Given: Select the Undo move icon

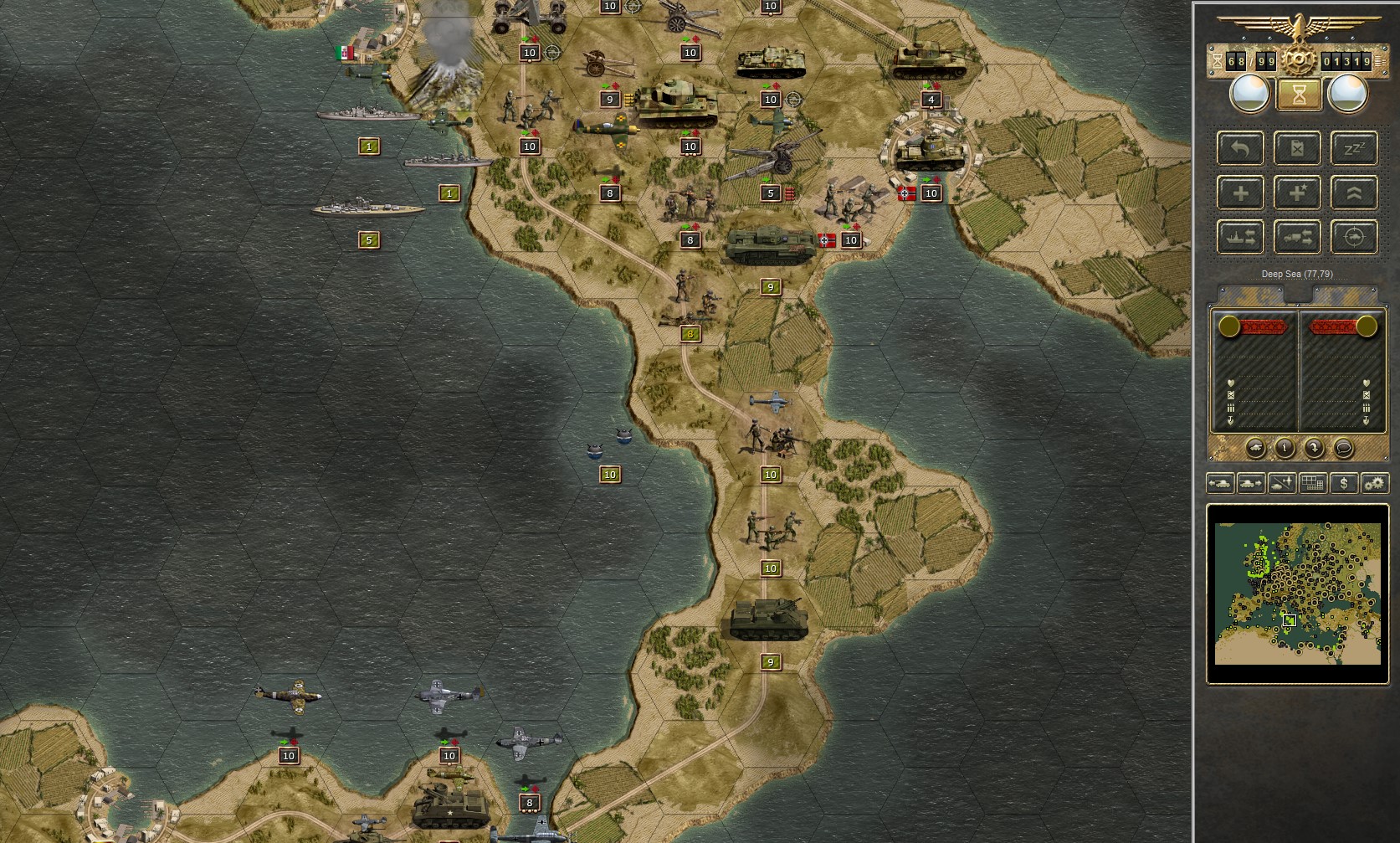Looking at the screenshot, I should 1240,148.
